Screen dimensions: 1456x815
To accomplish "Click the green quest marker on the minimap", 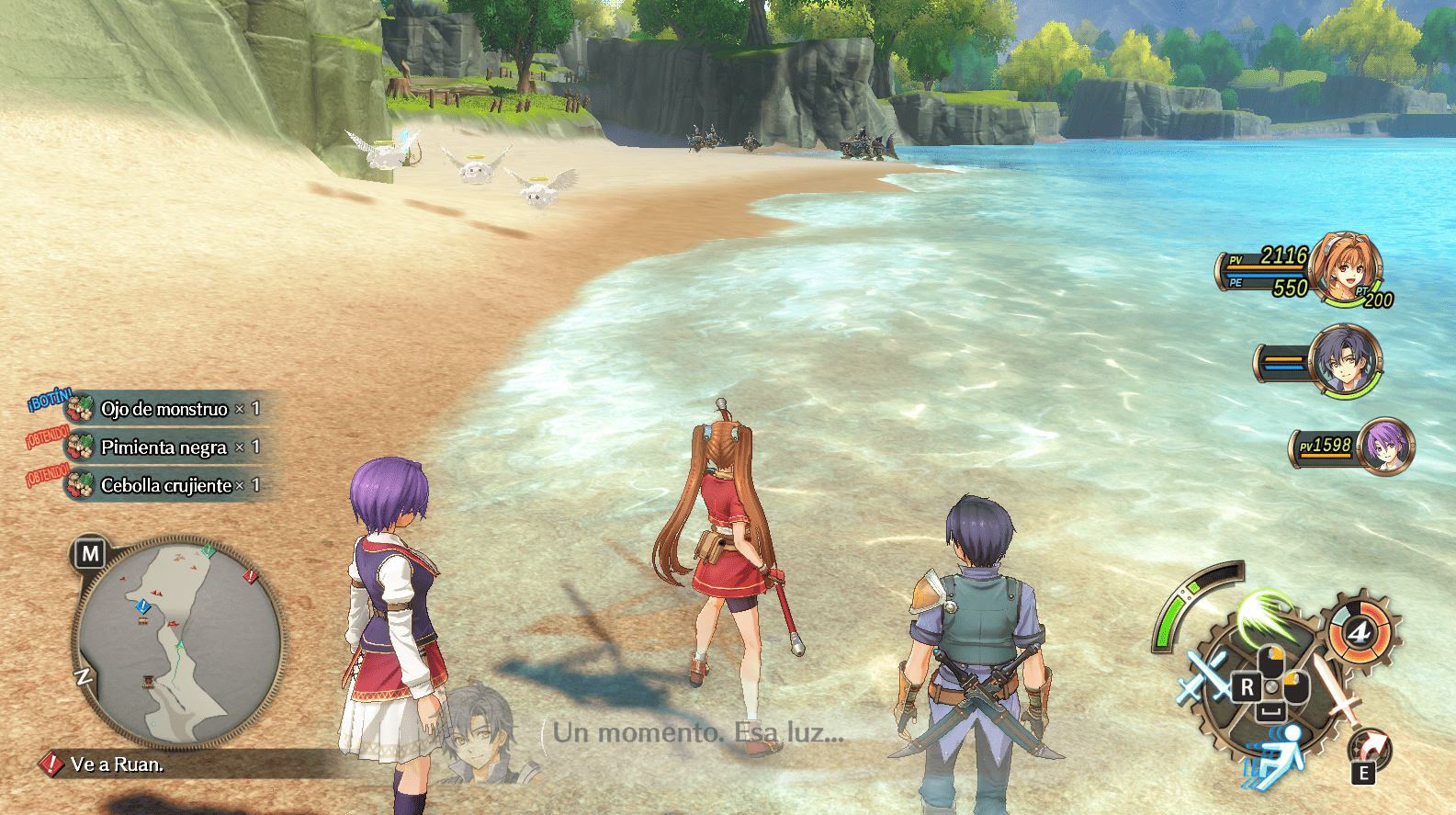I will (209, 550).
